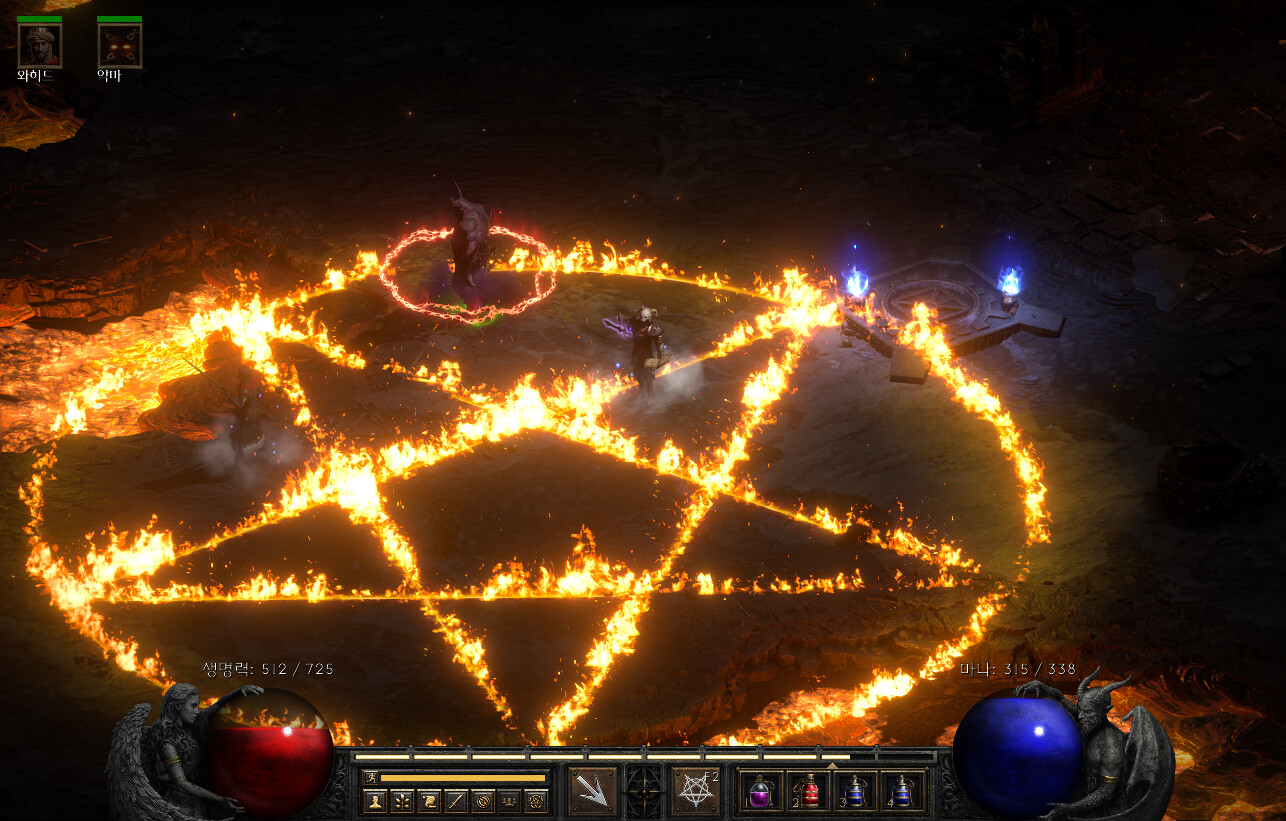The height and width of the screenshot is (821, 1286).
Task: Click the scroll icon in mini panel
Action: [429, 800]
